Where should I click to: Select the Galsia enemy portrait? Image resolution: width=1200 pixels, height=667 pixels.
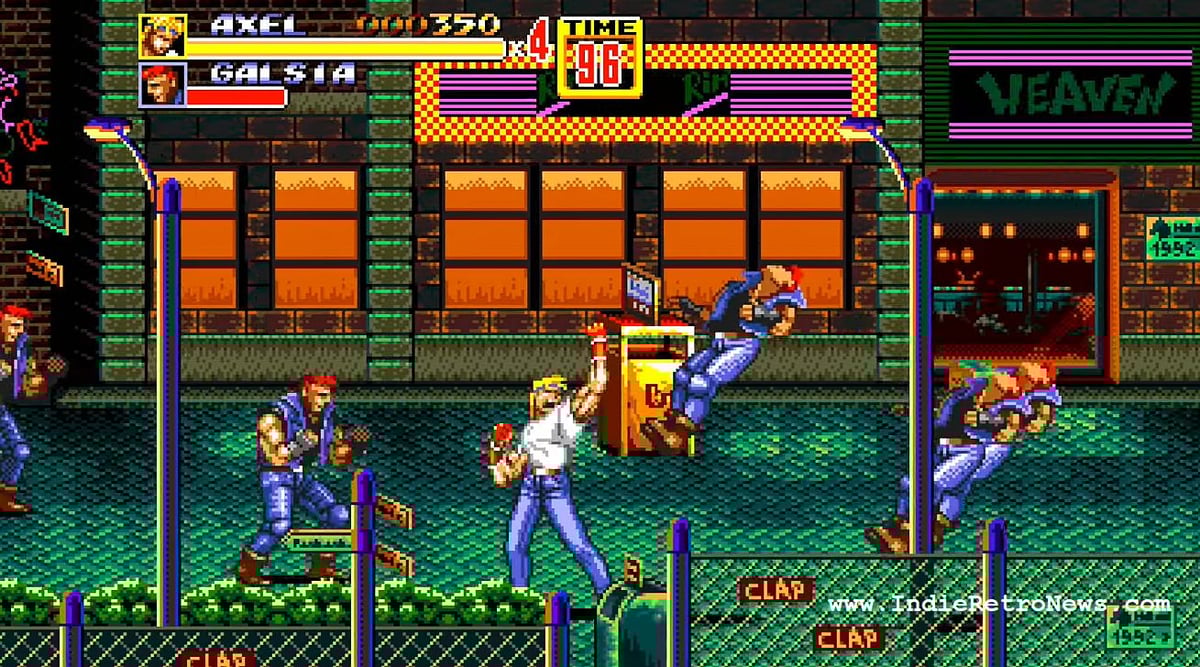pos(161,85)
